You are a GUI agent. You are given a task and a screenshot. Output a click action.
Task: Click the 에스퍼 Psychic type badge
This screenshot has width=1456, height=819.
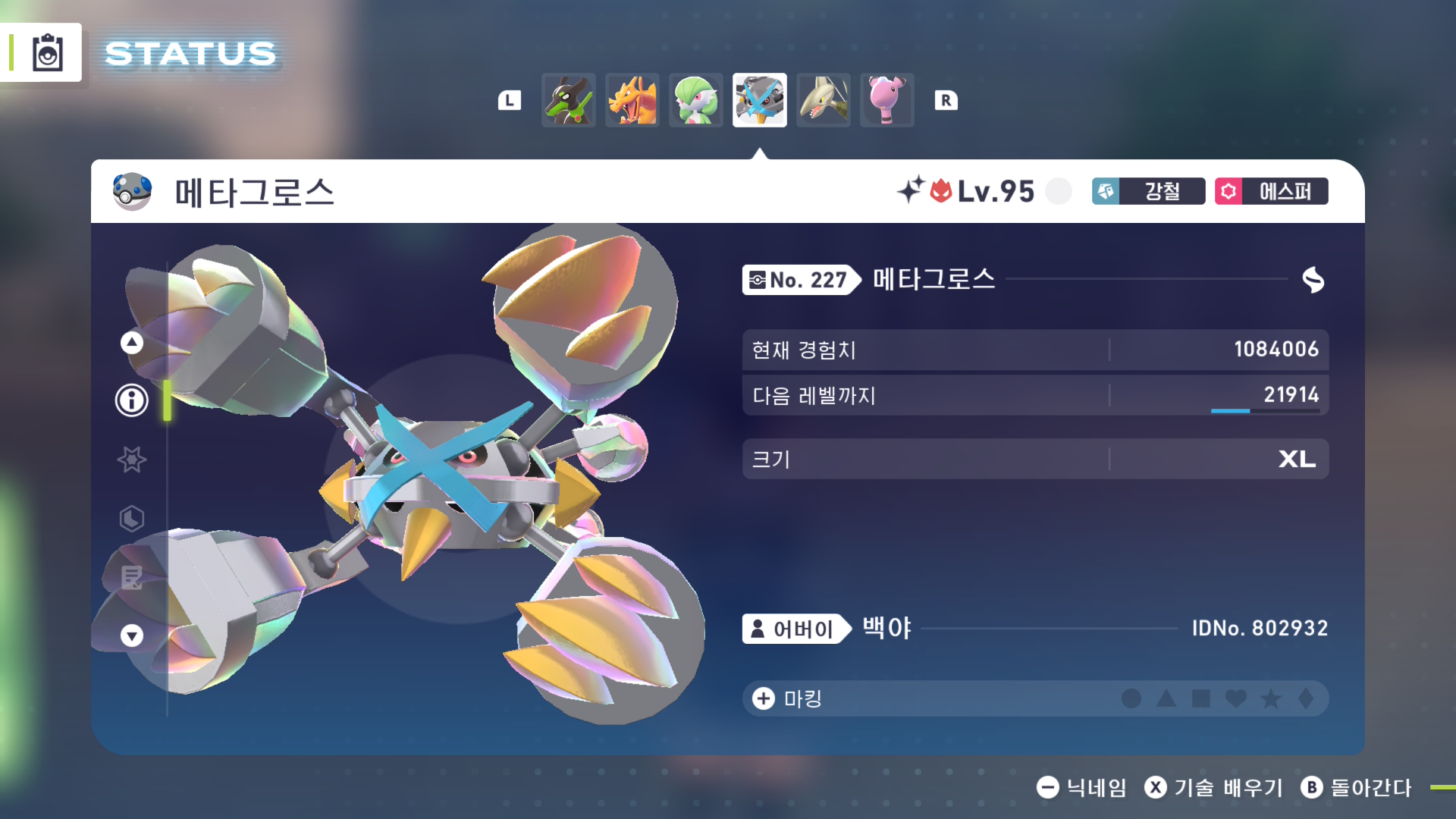click(1271, 192)
